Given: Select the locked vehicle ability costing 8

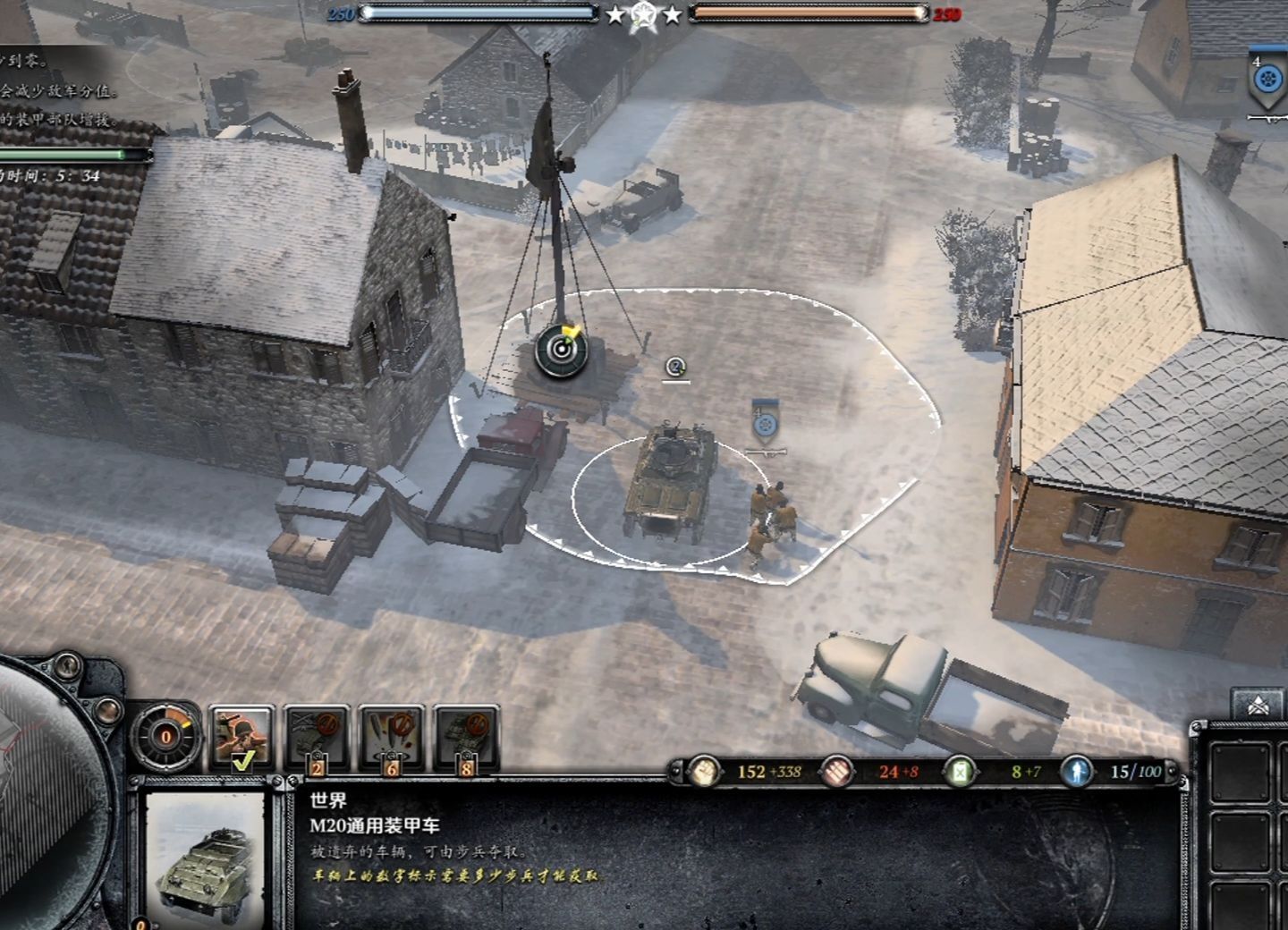Looking at the screenshot, I should pos(467,737).
